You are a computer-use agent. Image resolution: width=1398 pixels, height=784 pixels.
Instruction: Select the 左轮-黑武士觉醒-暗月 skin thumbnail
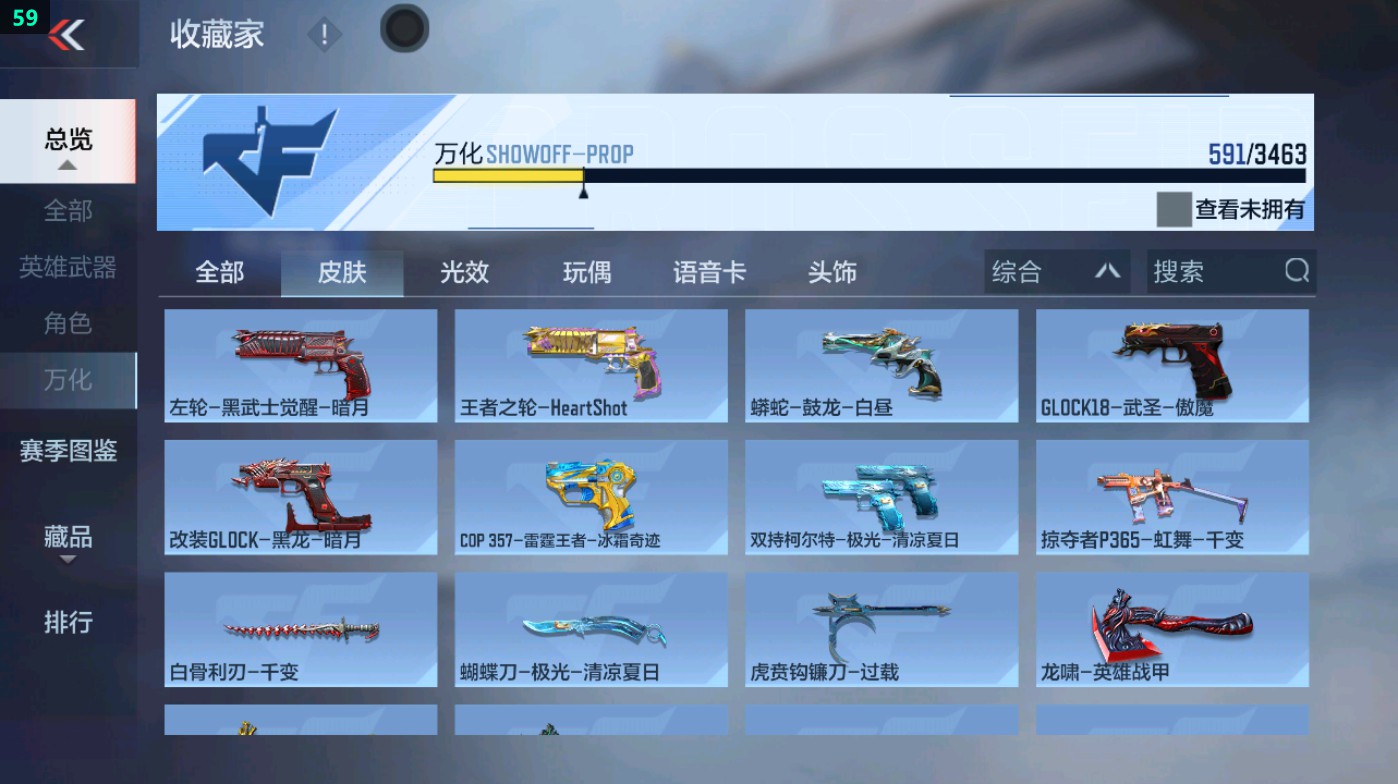299,365
